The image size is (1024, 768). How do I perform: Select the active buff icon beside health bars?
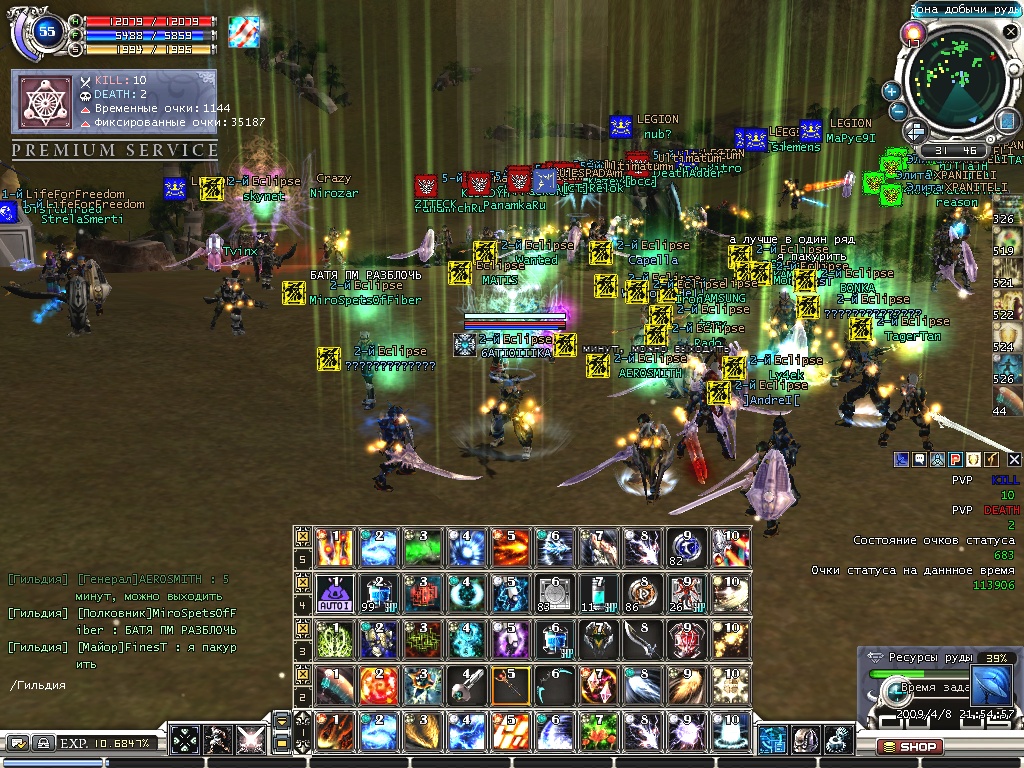[243, 31]
